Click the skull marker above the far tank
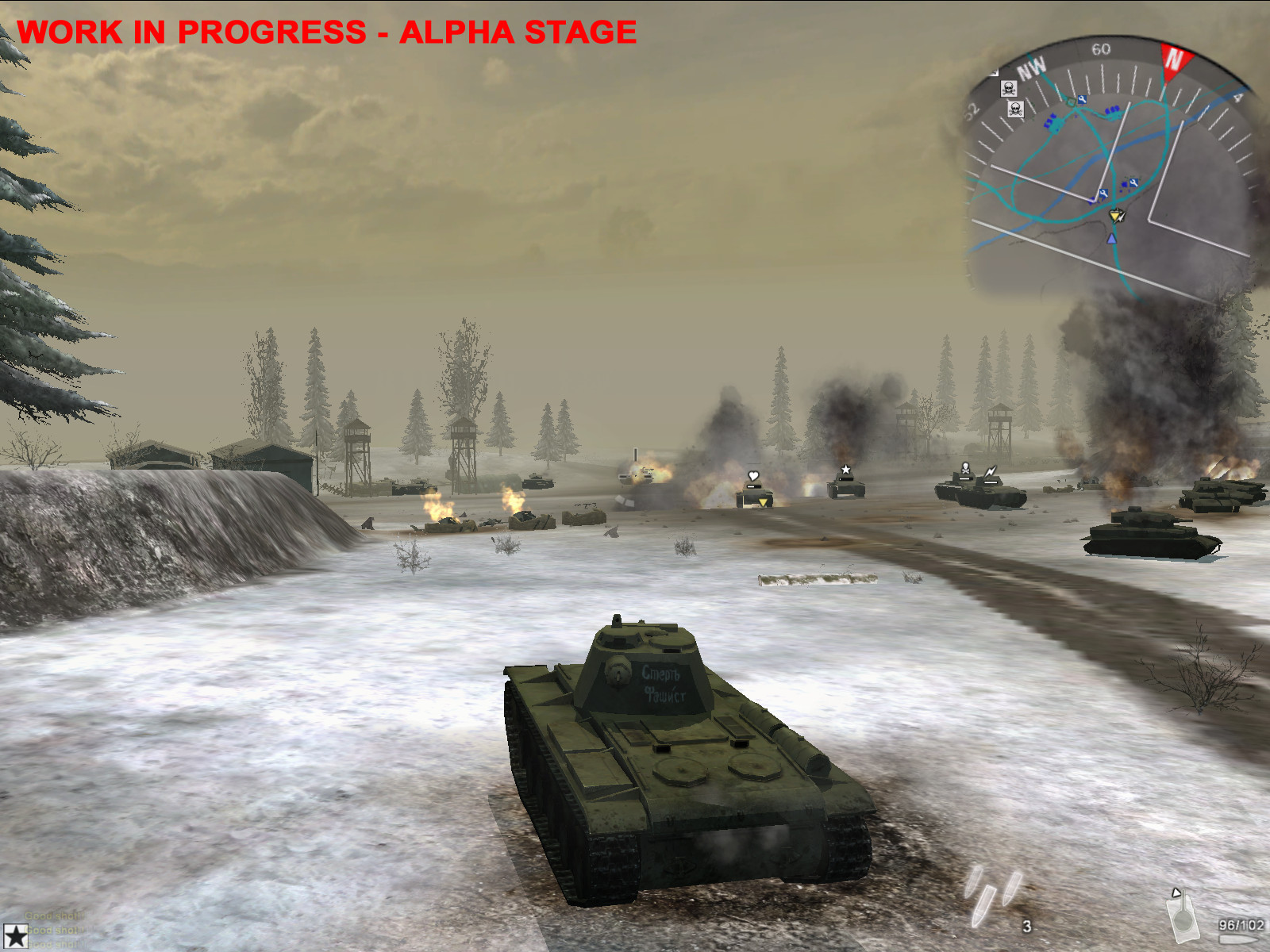1270x952 pixels. coord(966,469)
